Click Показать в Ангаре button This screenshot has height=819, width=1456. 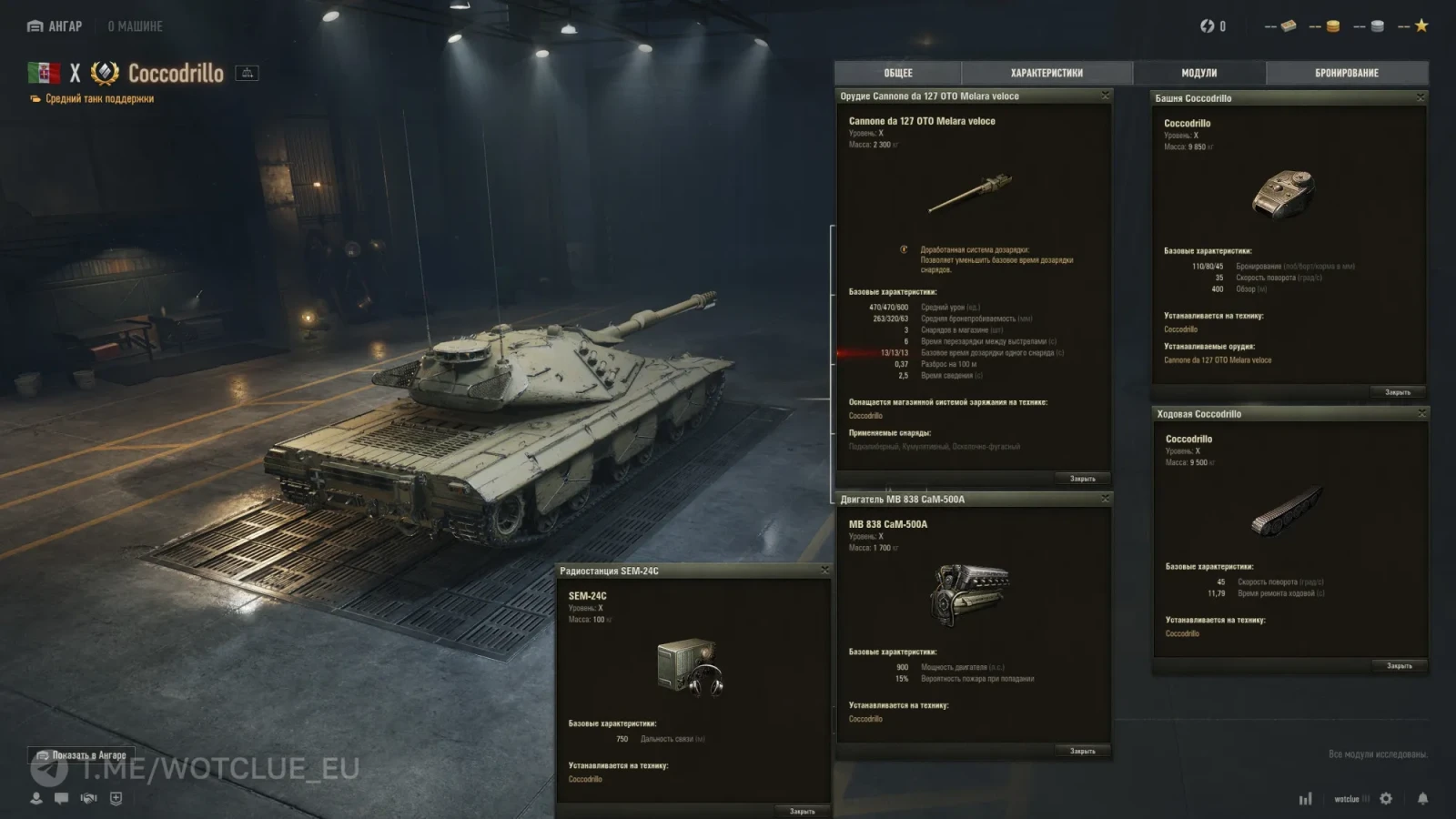81,755
